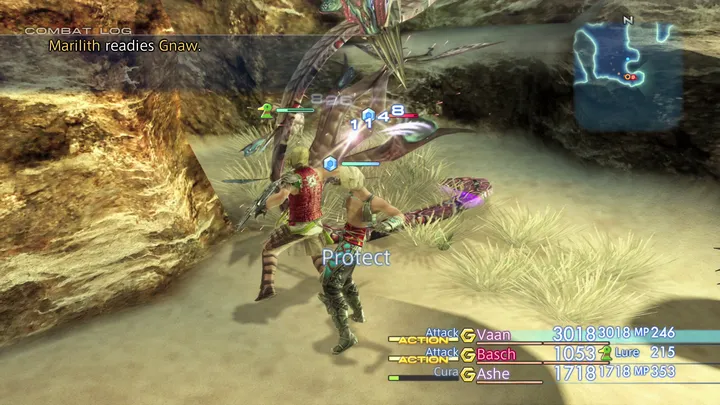Select Vaan in the party list
Screen dimensions: 720x405
494,334
